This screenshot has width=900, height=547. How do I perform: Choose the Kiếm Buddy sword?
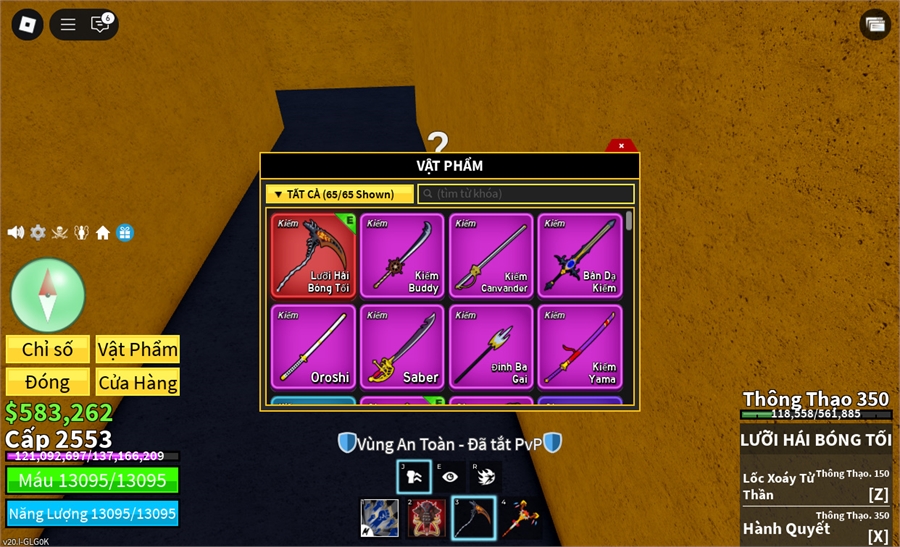(402, 255)
